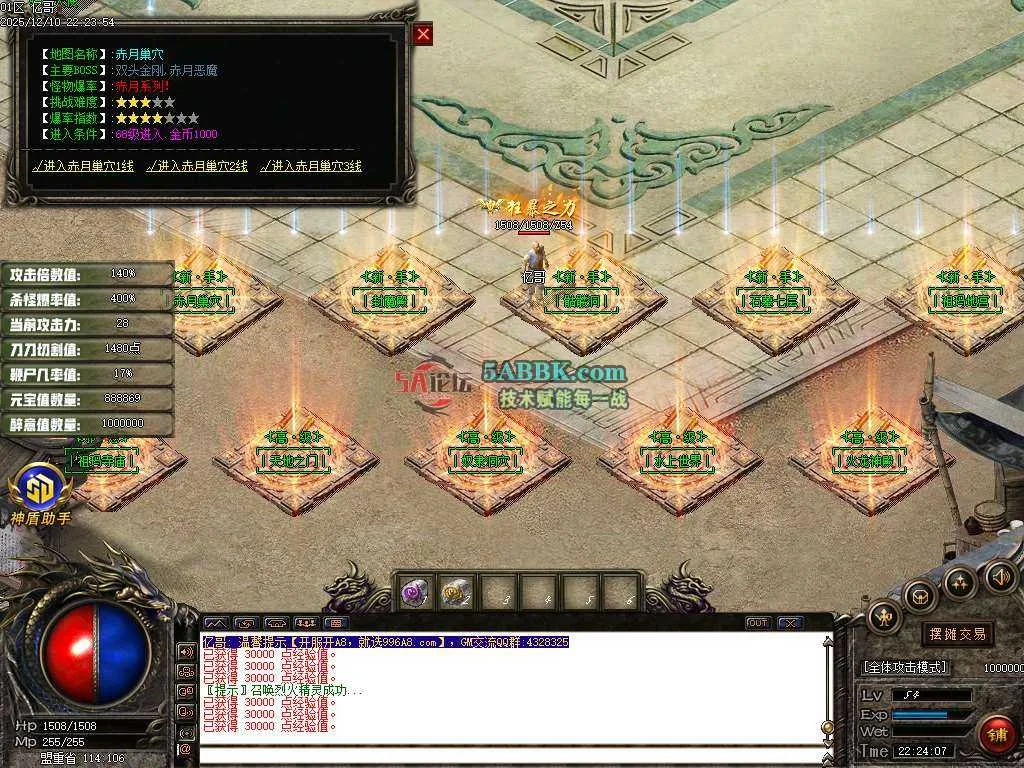The image size is (1024, 768).
Task: Open the 神盾助手 assistant icon
Action: (40, 490)
